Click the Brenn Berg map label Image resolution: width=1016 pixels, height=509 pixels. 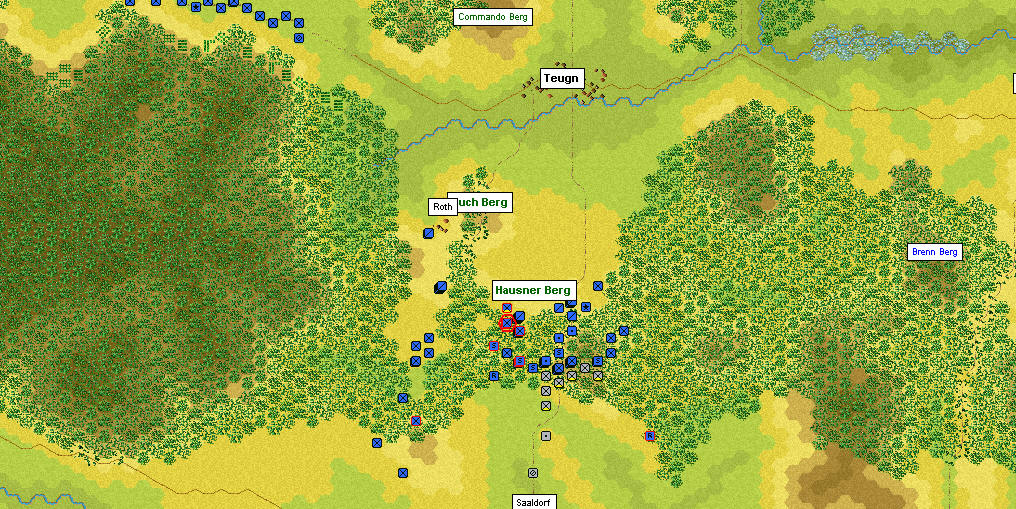[934, 252]
